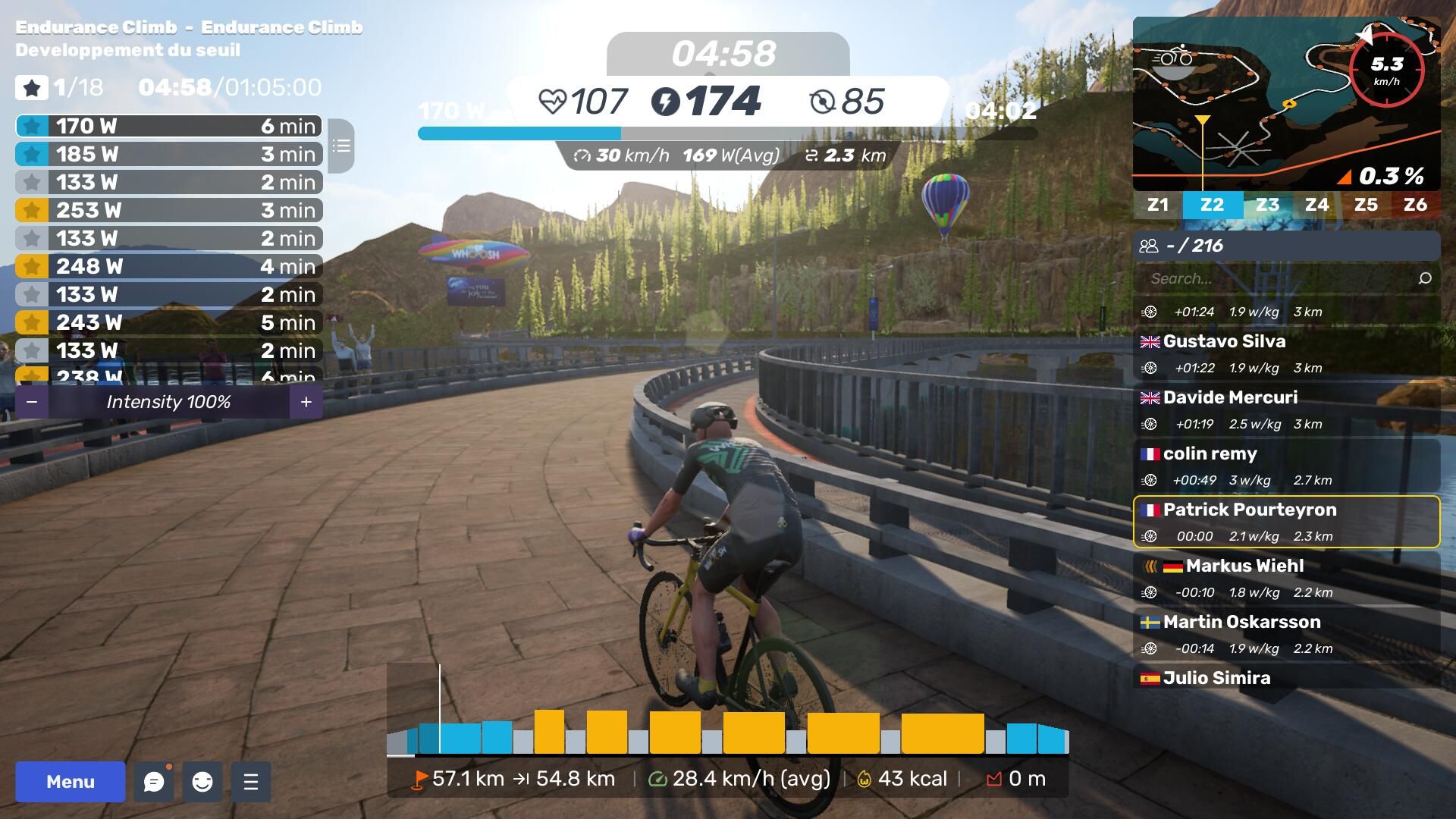Select the Z4 power zone tab
The width and height of the screenshot is (1456, 819).
click(x=1316, y=205)
